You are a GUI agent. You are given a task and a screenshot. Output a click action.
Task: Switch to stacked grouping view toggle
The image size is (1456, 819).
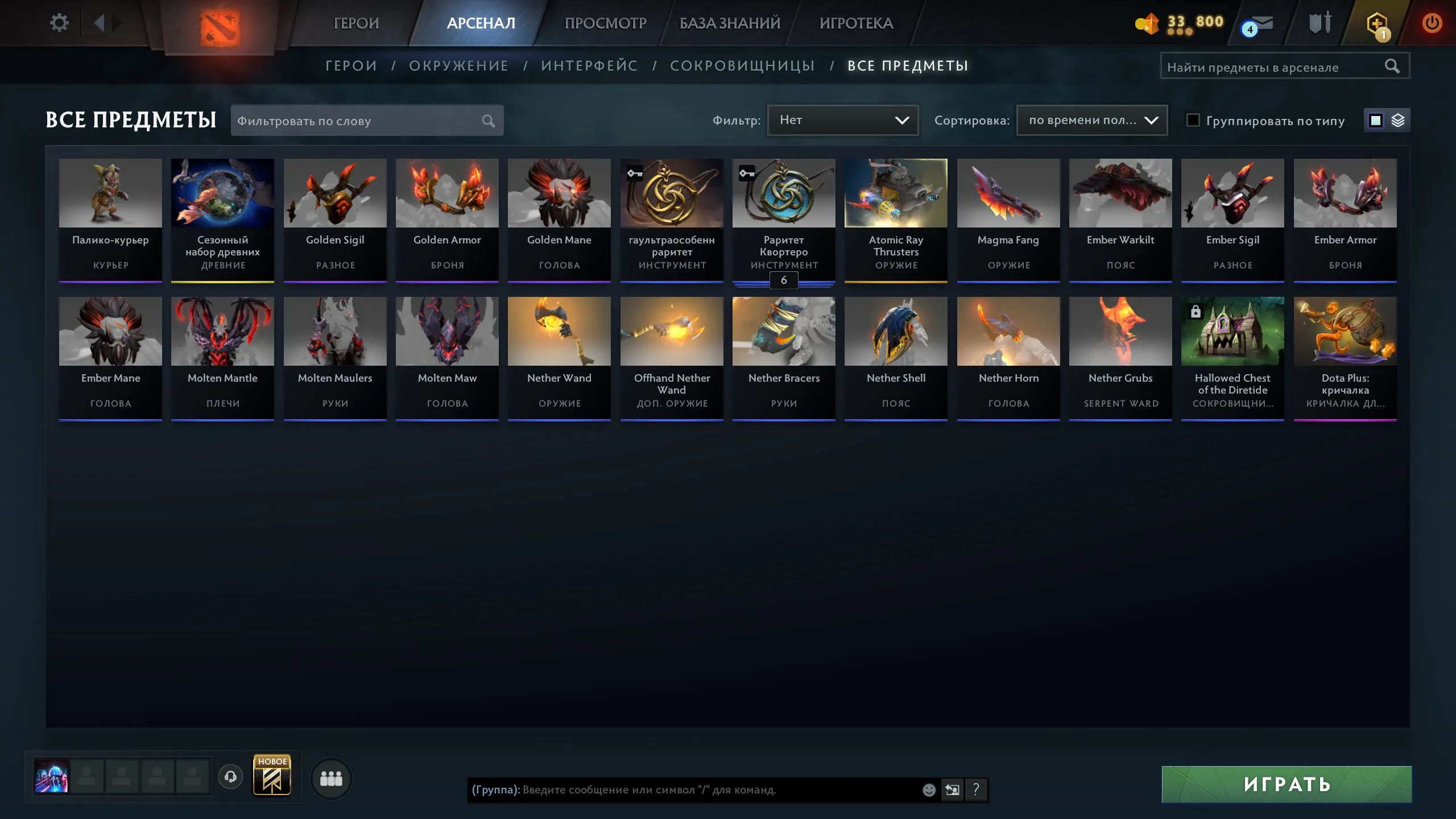1399,120
